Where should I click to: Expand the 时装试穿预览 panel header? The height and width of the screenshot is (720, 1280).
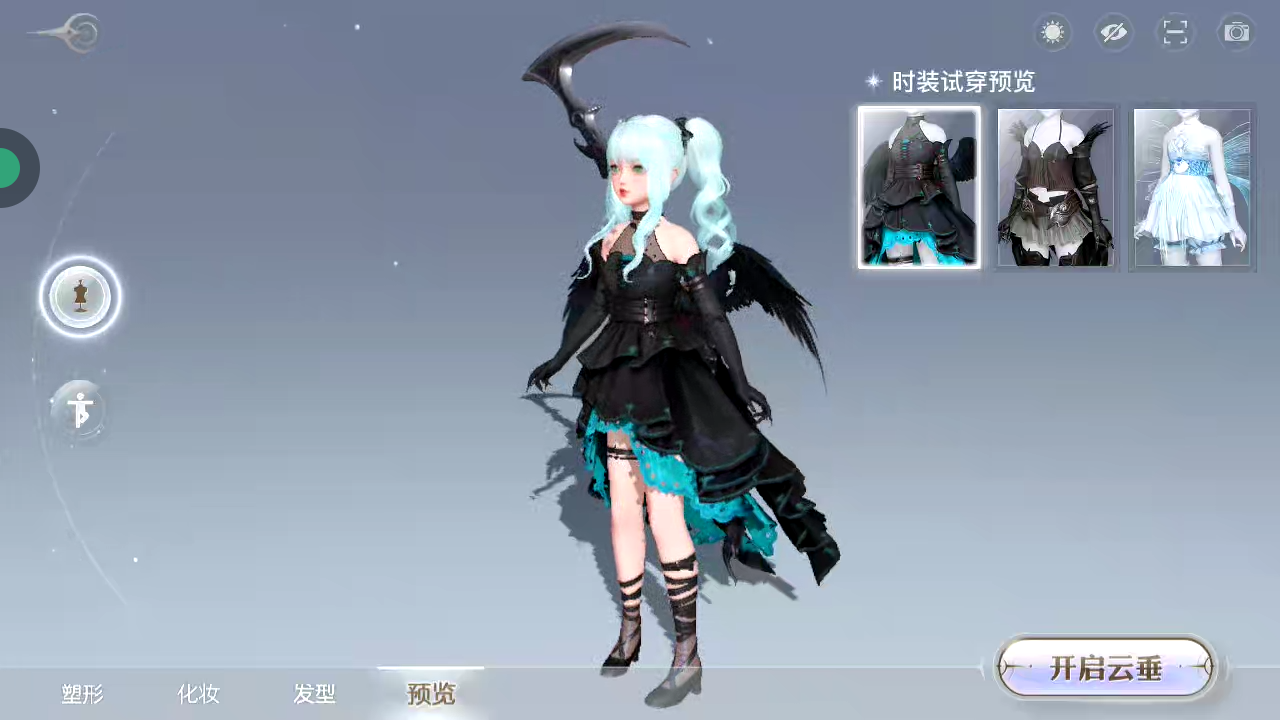(962, 81)
